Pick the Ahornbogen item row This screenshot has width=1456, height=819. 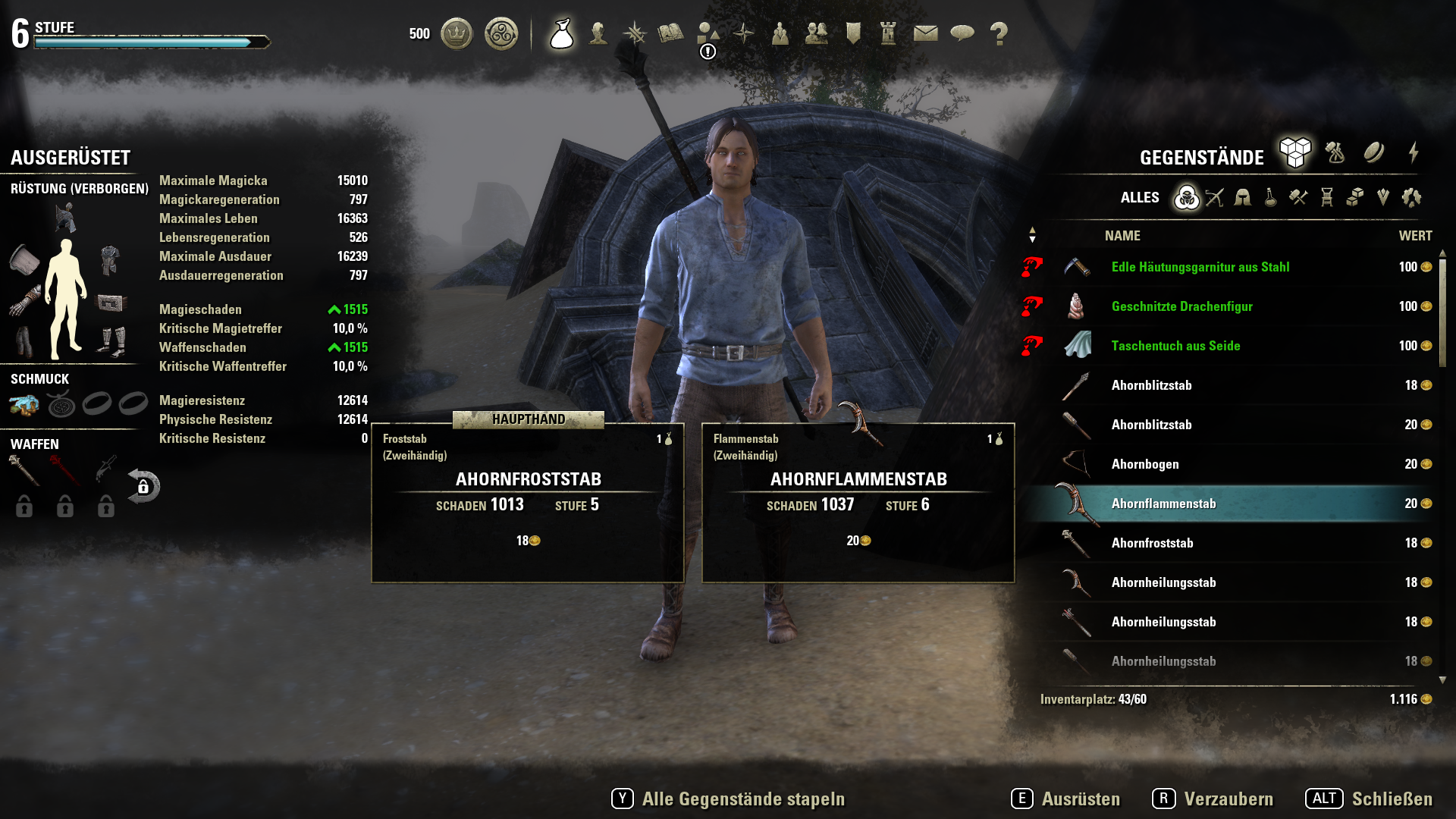(1145, 464)
